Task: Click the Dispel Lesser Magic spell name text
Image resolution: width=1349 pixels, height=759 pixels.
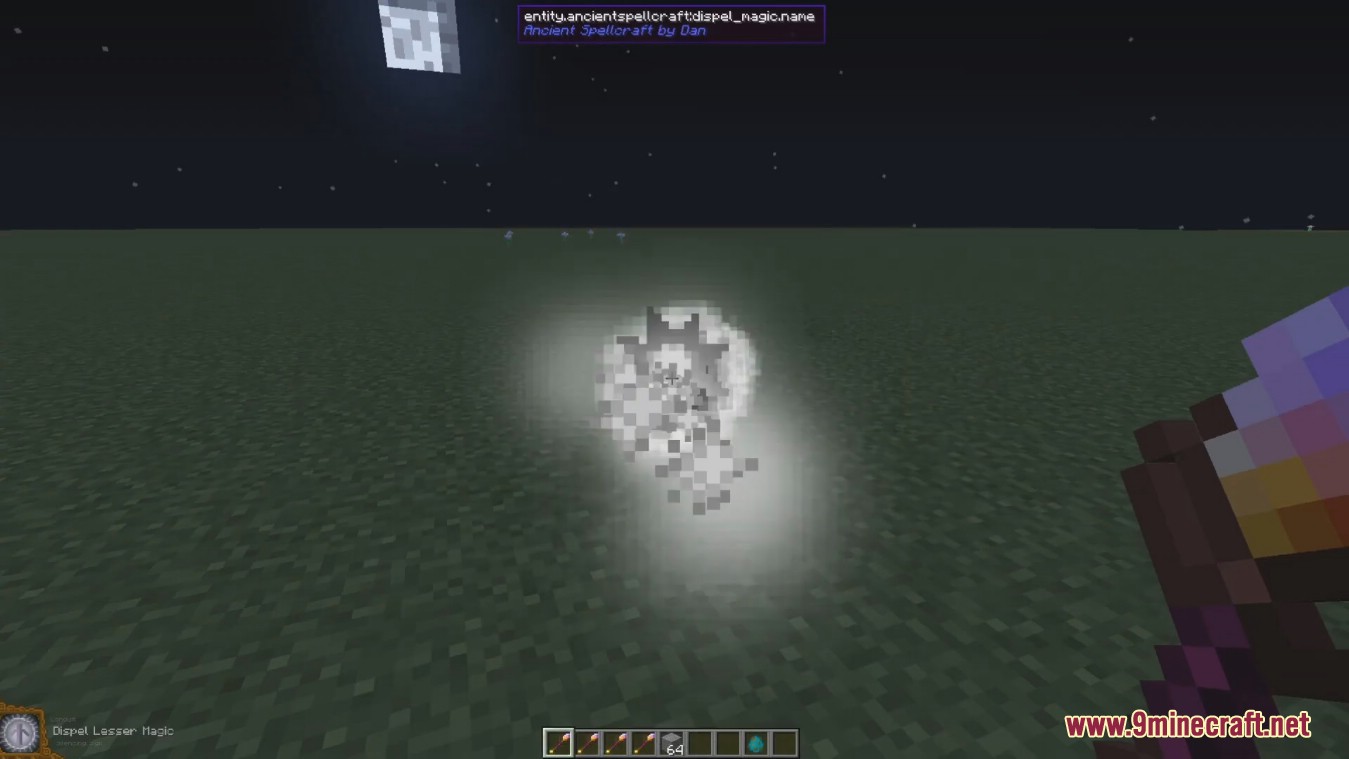Action: (113, 731)
